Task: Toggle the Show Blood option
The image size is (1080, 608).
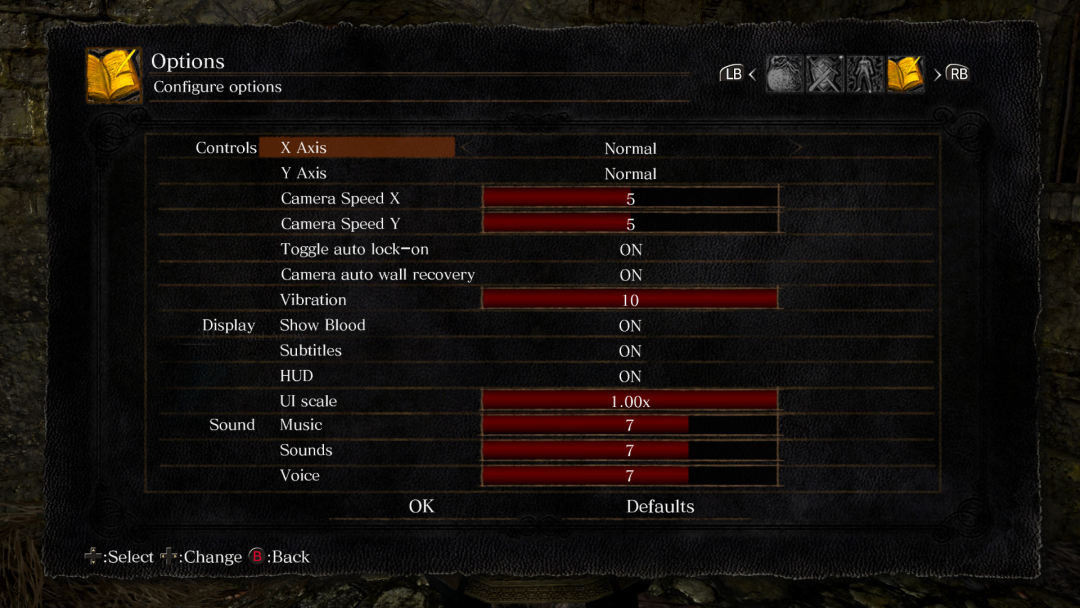Action: (630, 326)
